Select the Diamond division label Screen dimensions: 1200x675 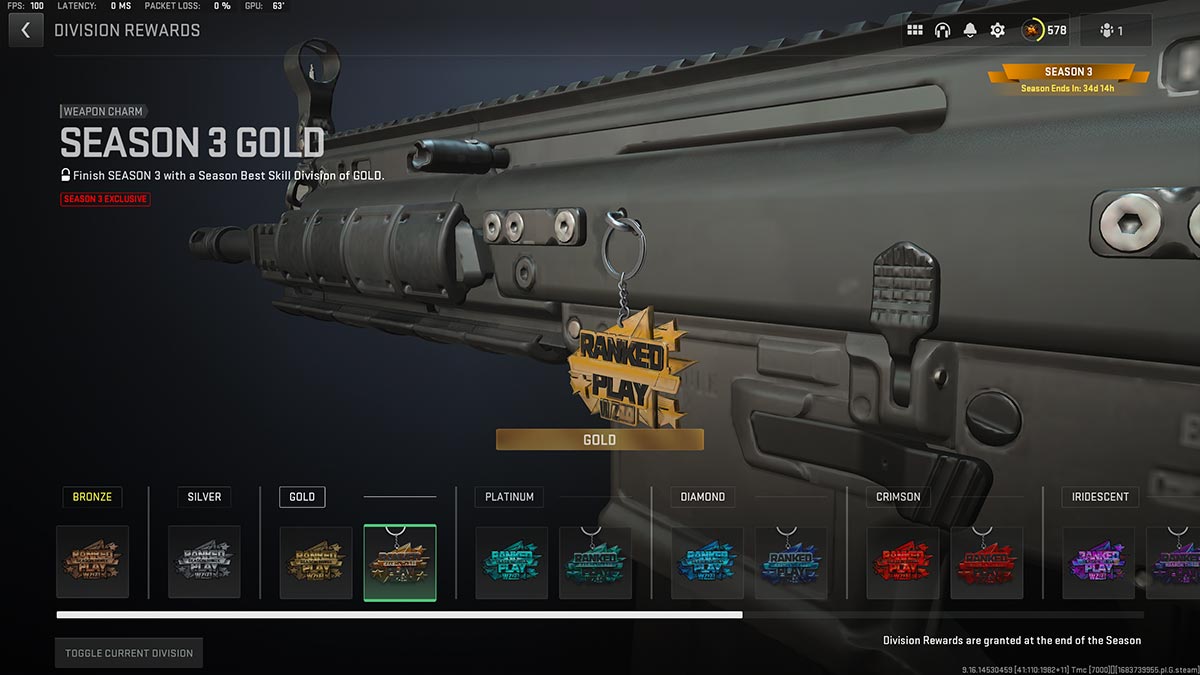tap(702, 496)
